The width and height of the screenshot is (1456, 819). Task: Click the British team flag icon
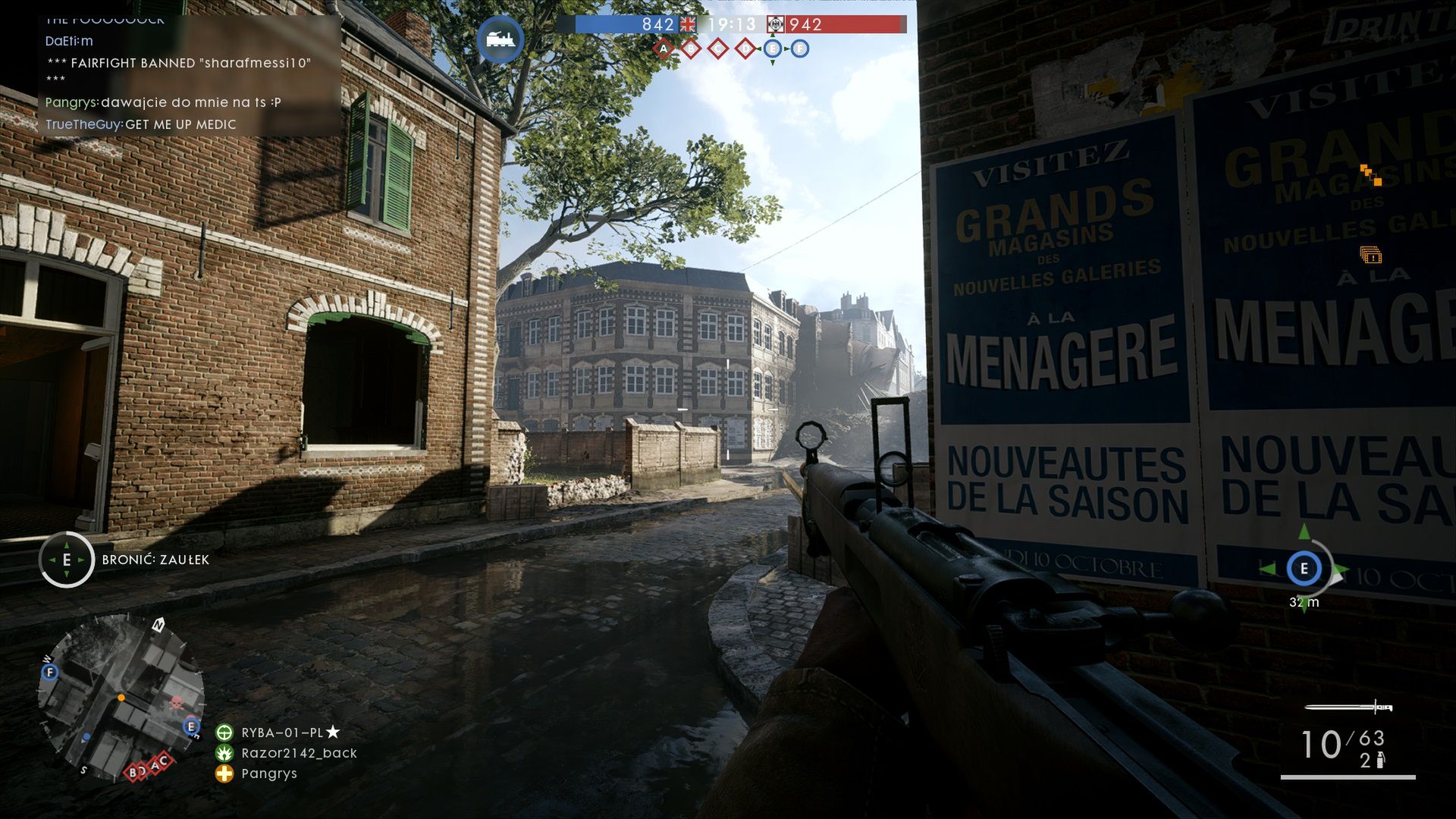click(688, 24)
